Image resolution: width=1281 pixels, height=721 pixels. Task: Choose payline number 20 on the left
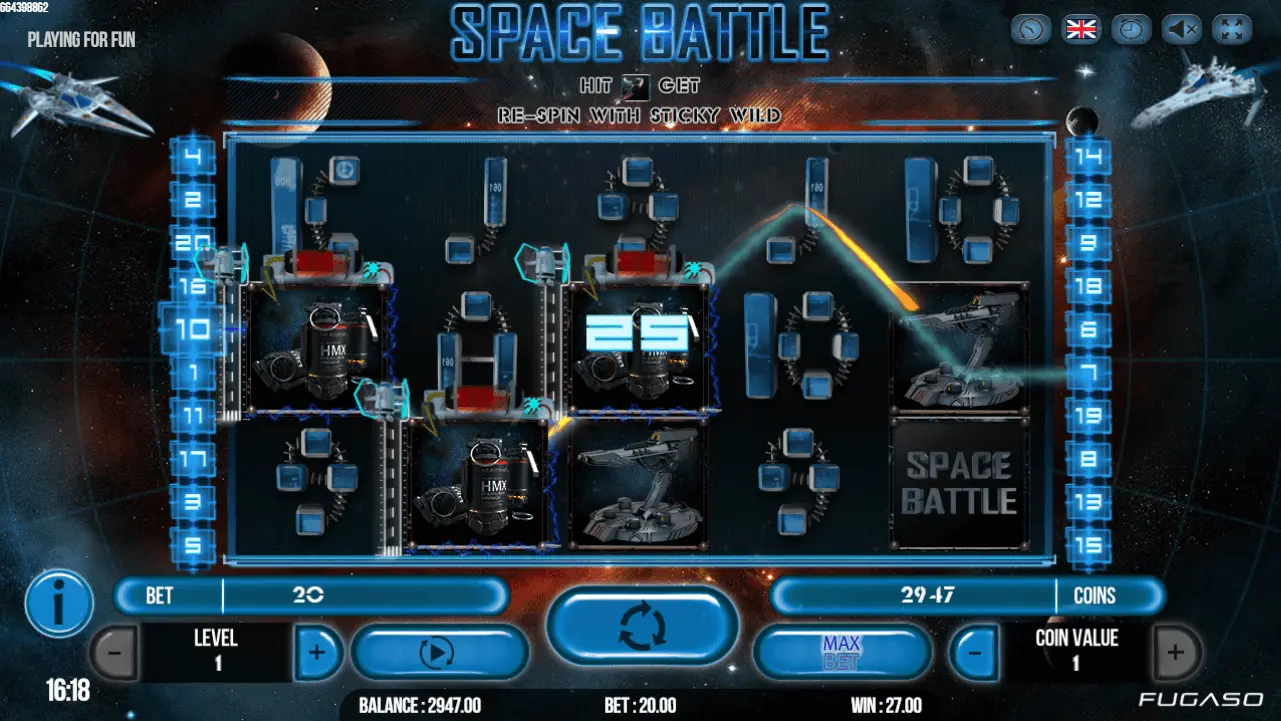193,242
